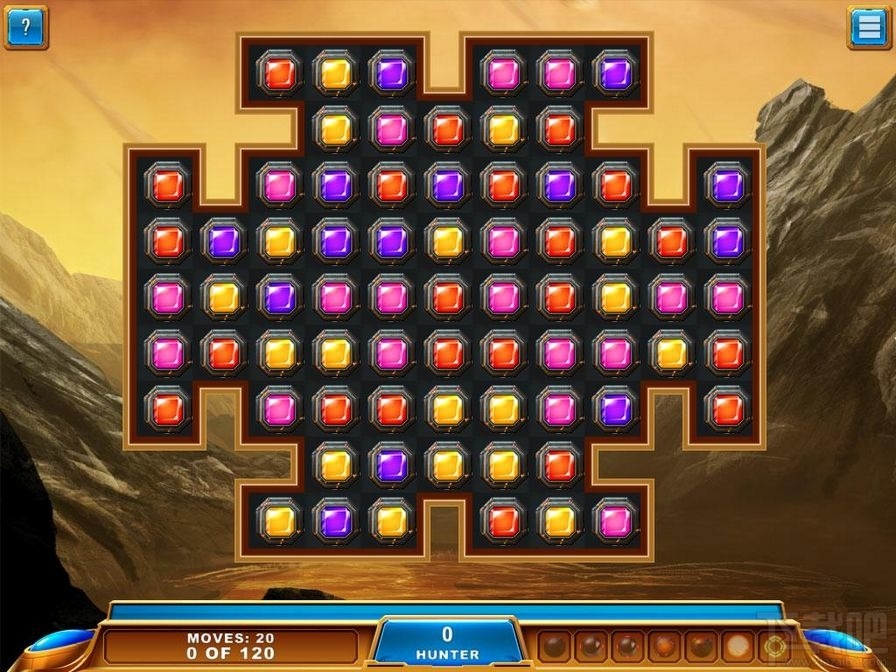Open the blue hamburger menu button
Screen dimensions: 896x672
coord(867,27)
